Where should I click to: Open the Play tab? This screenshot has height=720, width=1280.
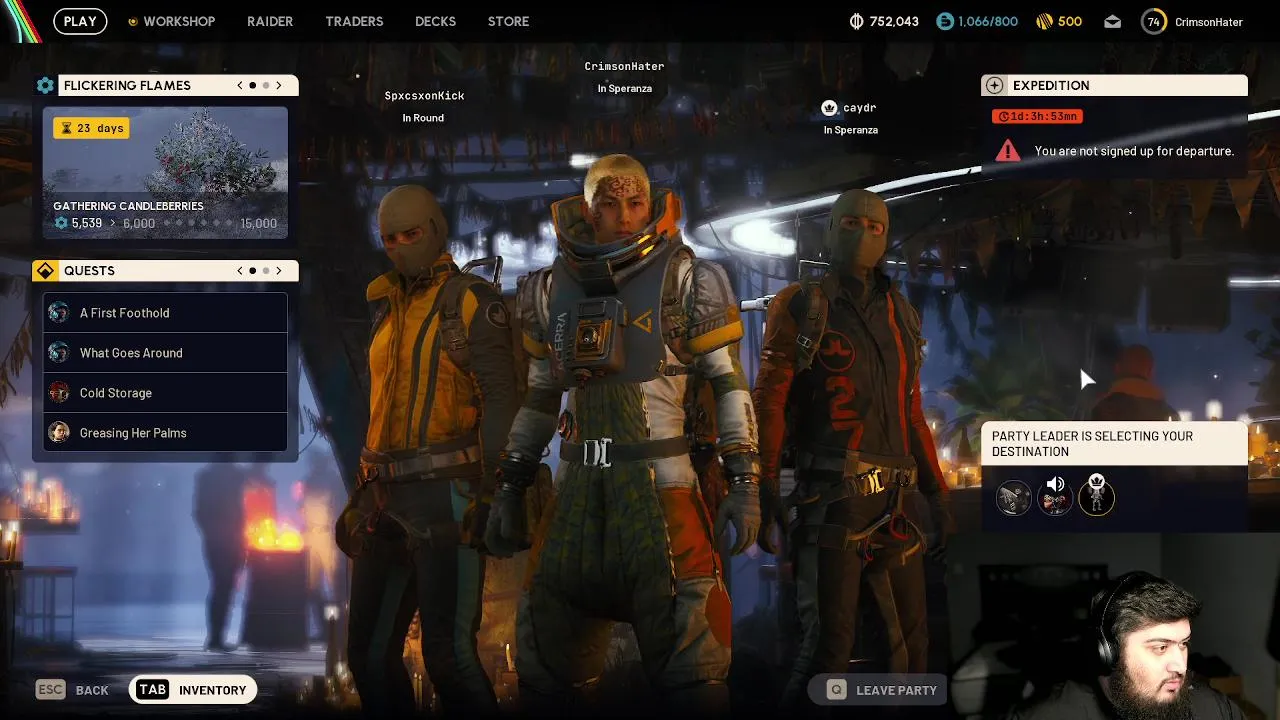coord(80,21)
